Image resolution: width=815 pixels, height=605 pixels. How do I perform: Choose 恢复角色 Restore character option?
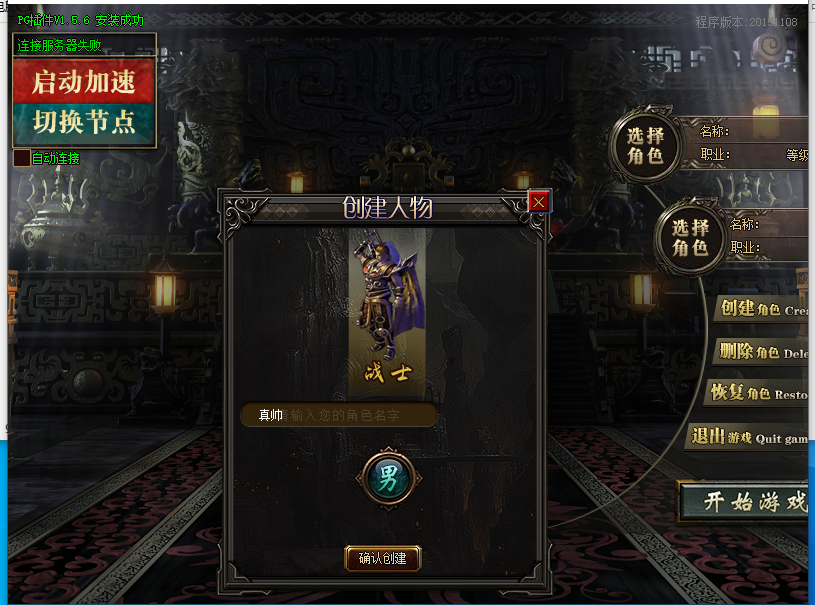click(x=756, y=393)
